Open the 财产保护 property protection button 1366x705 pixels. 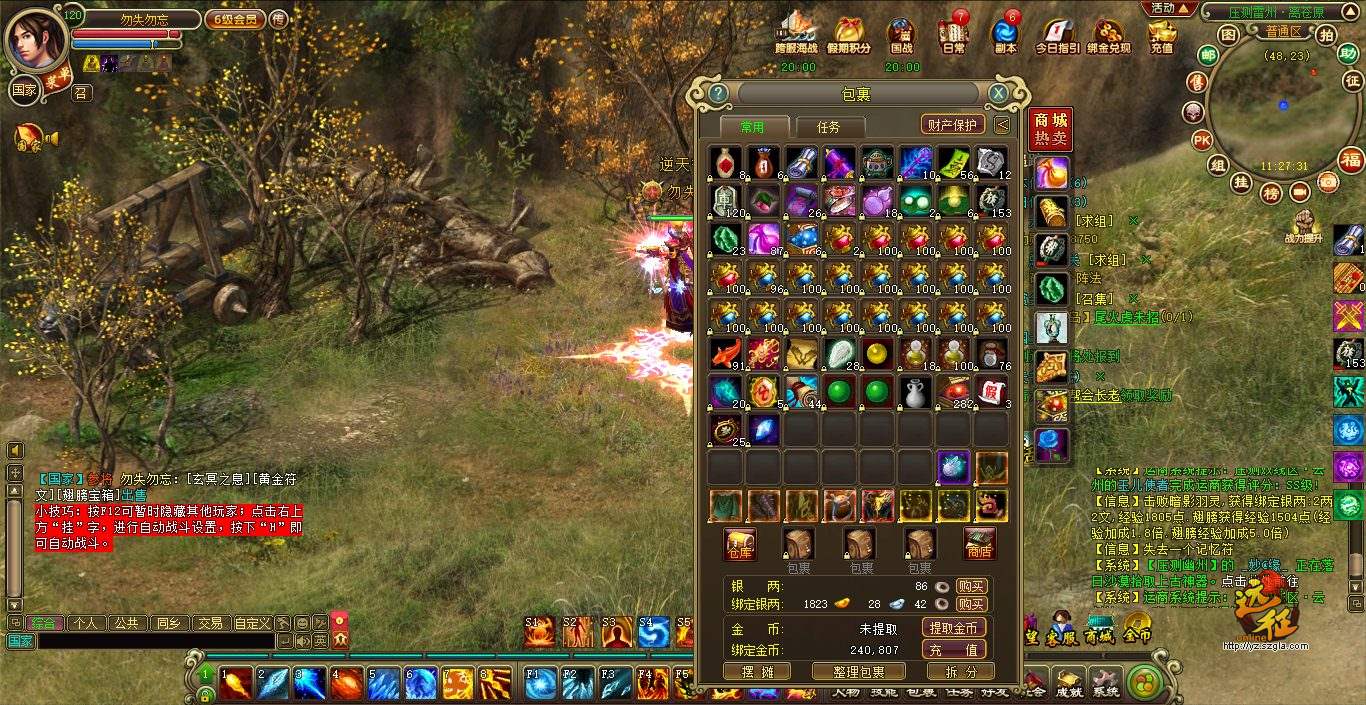[x=951, y=125]
